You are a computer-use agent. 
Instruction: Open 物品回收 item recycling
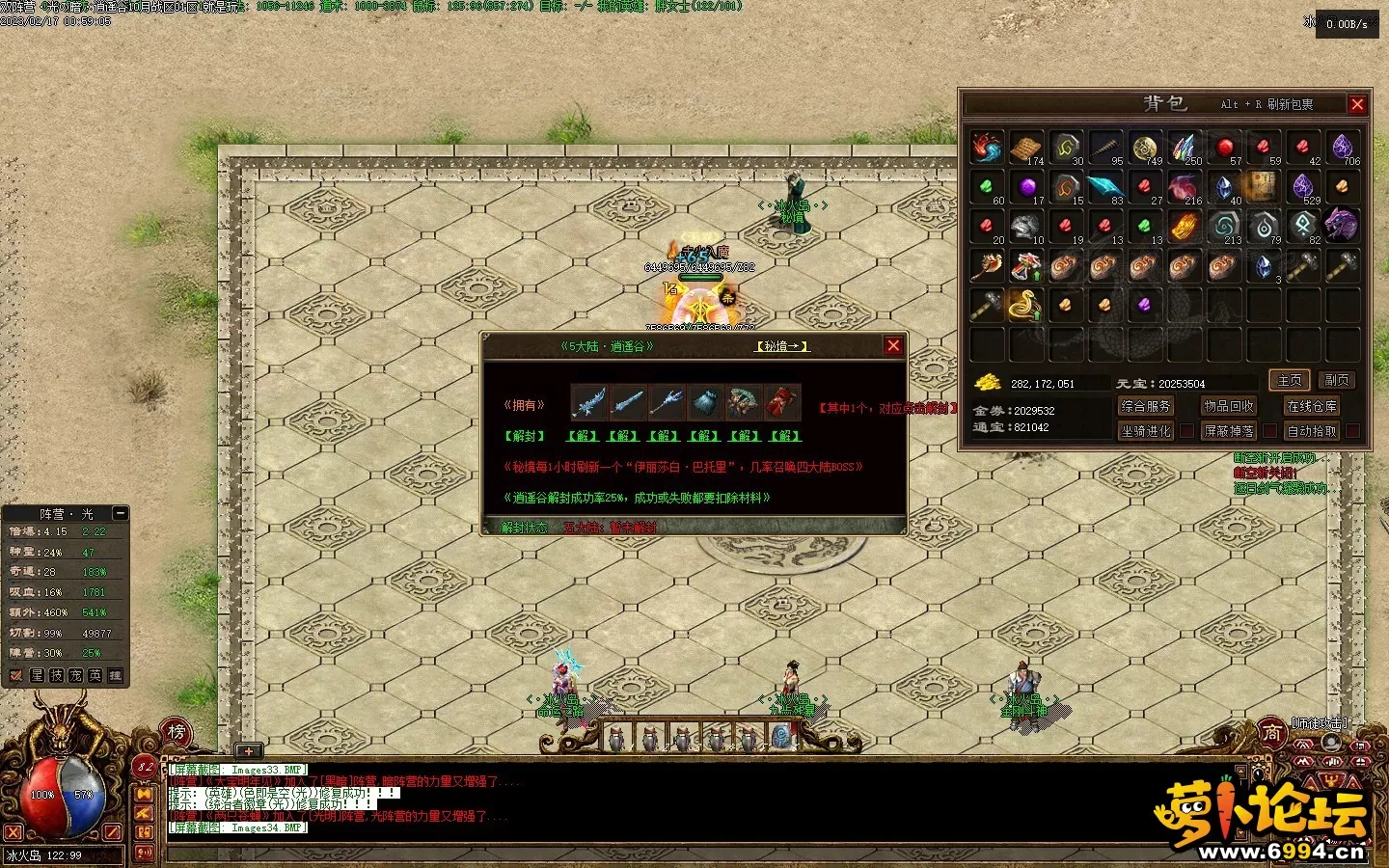[x=1229, y=406]
